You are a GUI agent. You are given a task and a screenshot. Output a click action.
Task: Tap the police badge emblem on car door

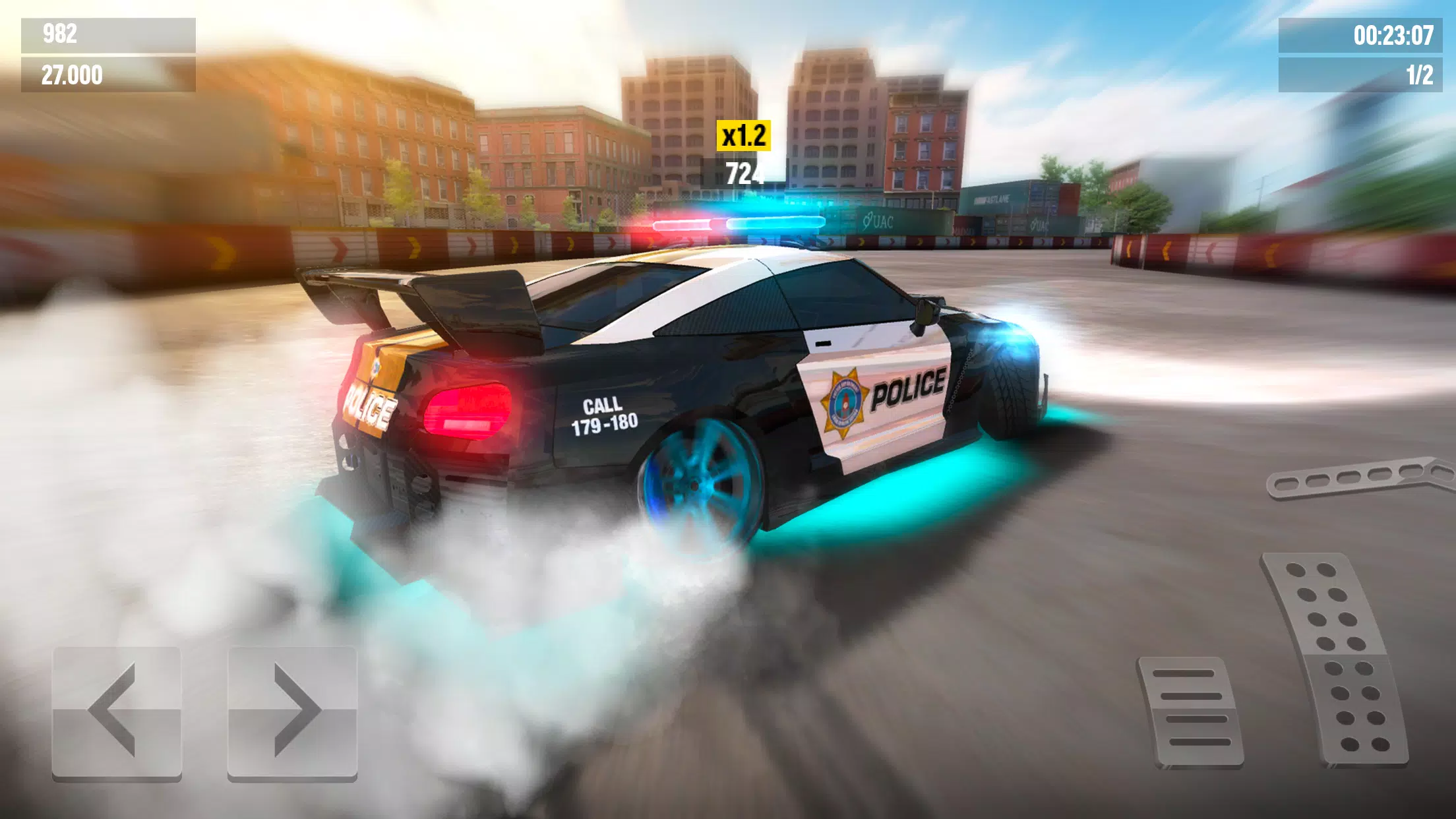tap(844, 396)
